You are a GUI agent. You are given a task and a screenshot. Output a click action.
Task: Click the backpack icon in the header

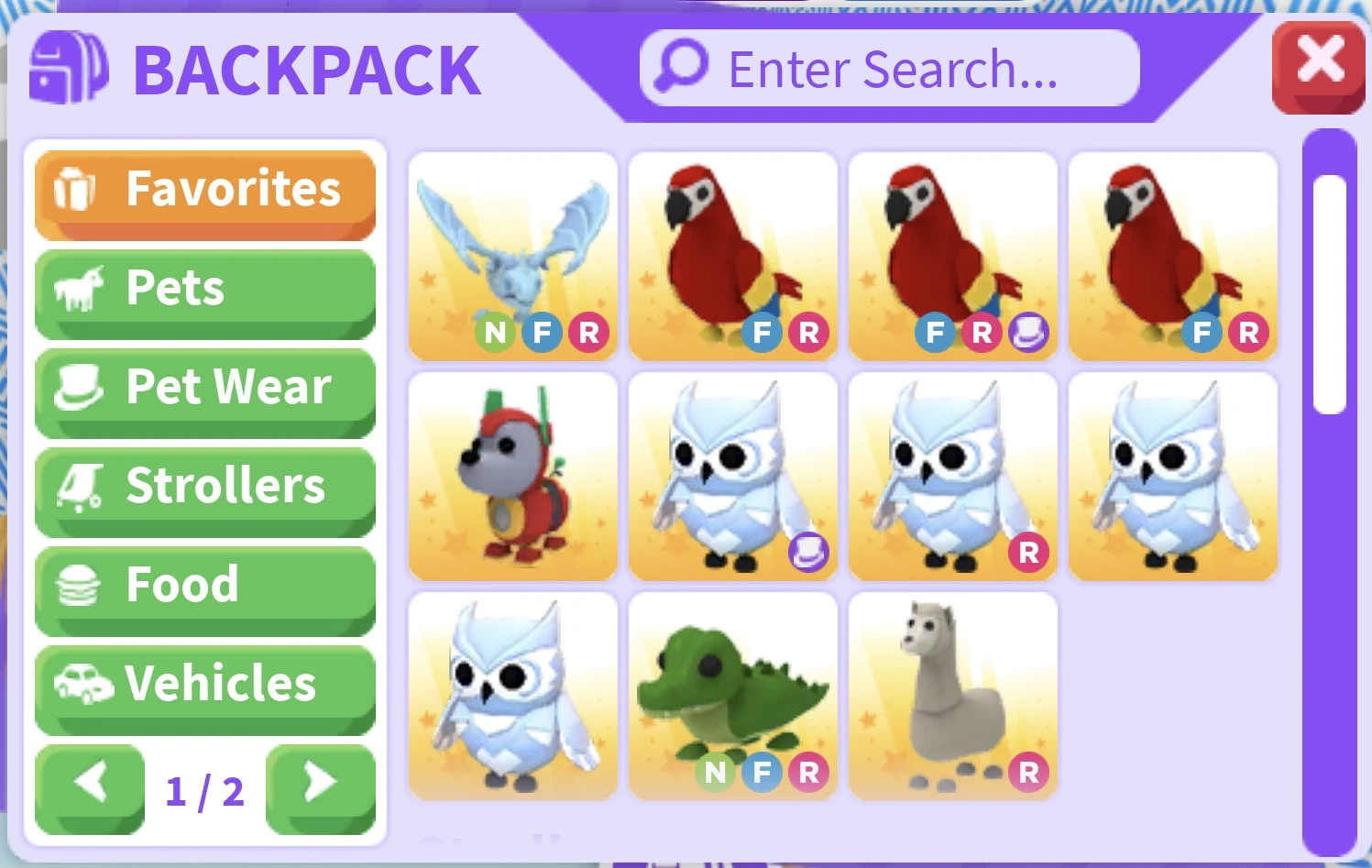tap(69, 68)
